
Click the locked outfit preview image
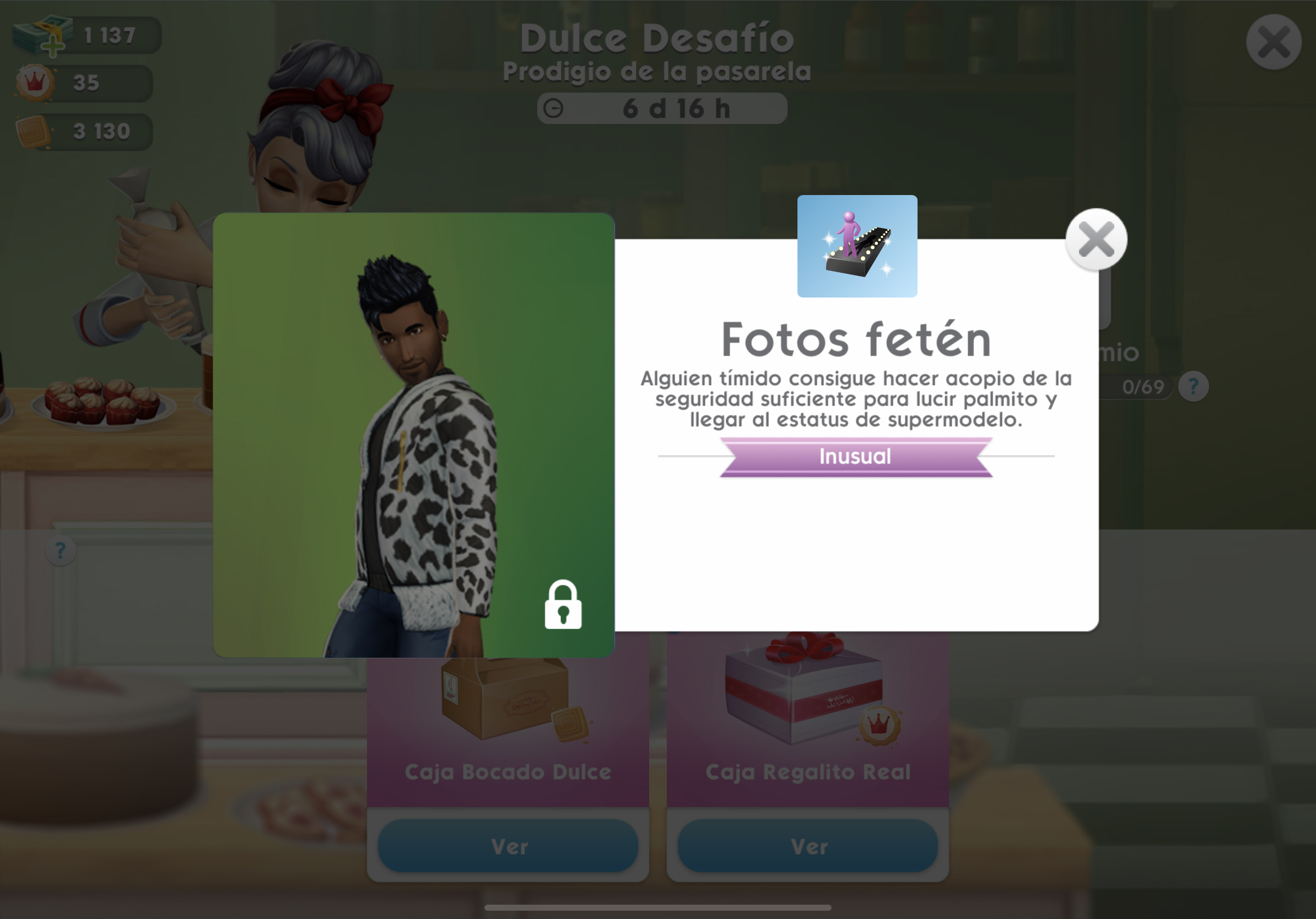413,435
